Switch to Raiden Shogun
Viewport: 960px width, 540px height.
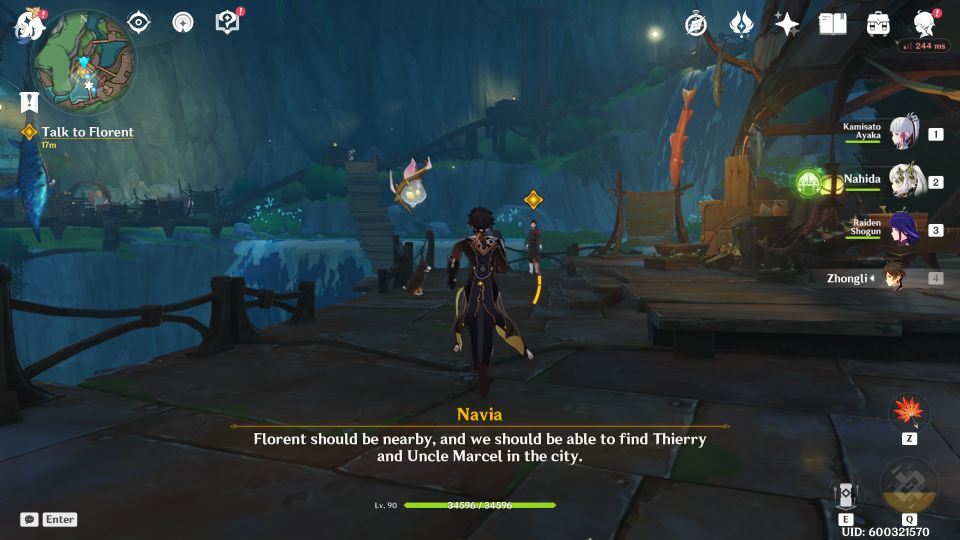tap(905, 230)
